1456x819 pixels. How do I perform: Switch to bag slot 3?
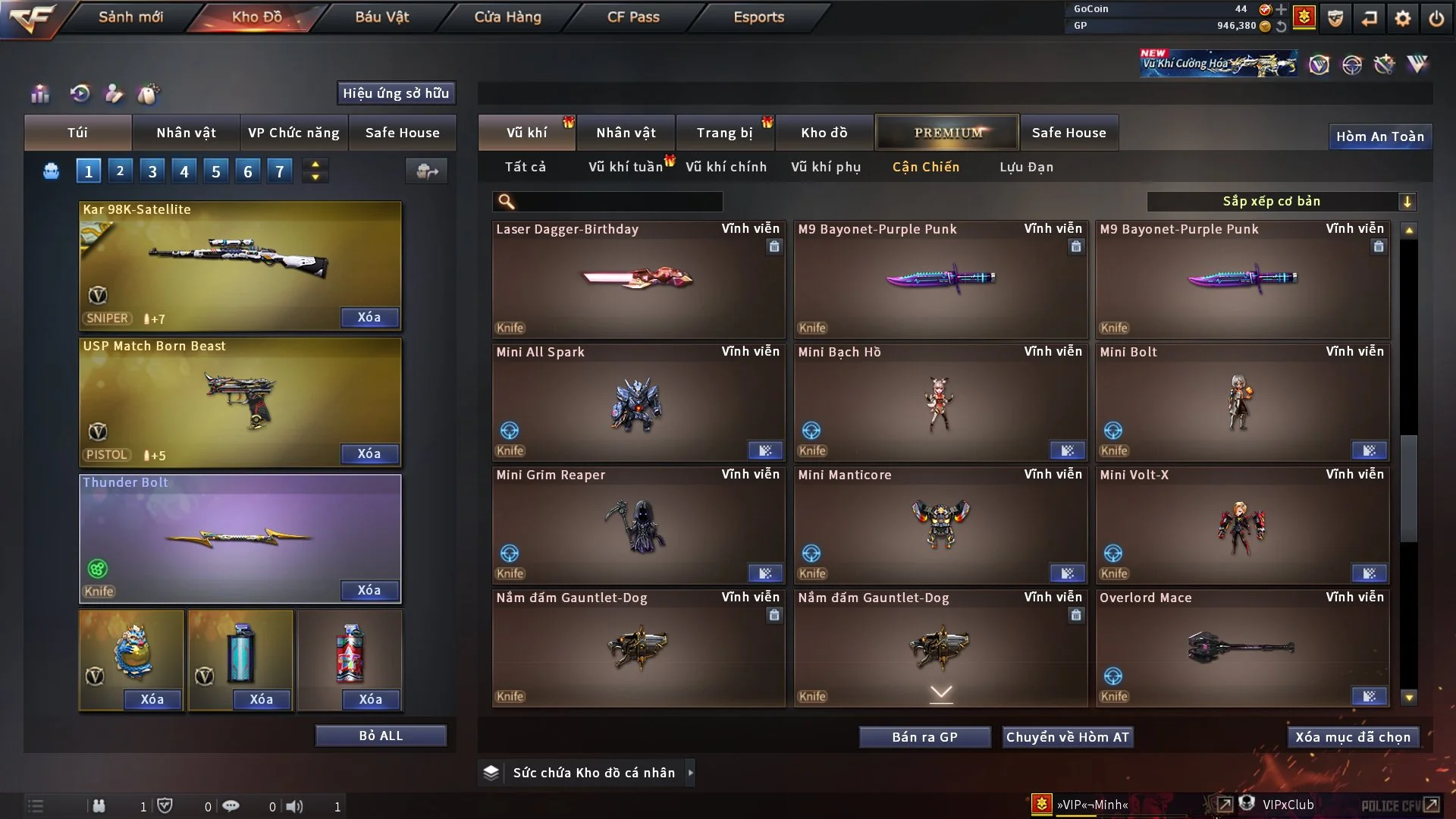tap(152, 171)
